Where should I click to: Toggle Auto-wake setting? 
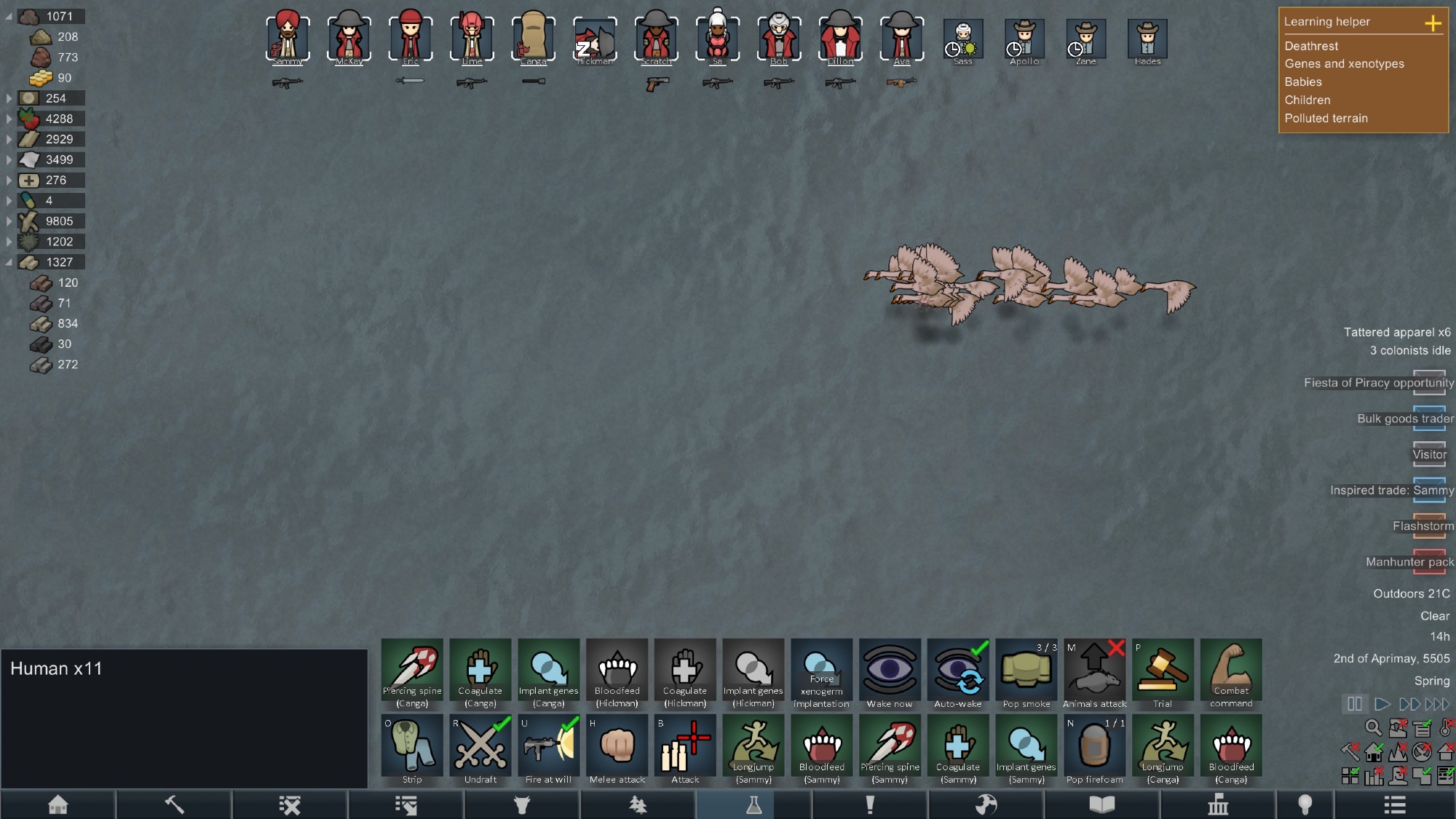pos(958,673)
